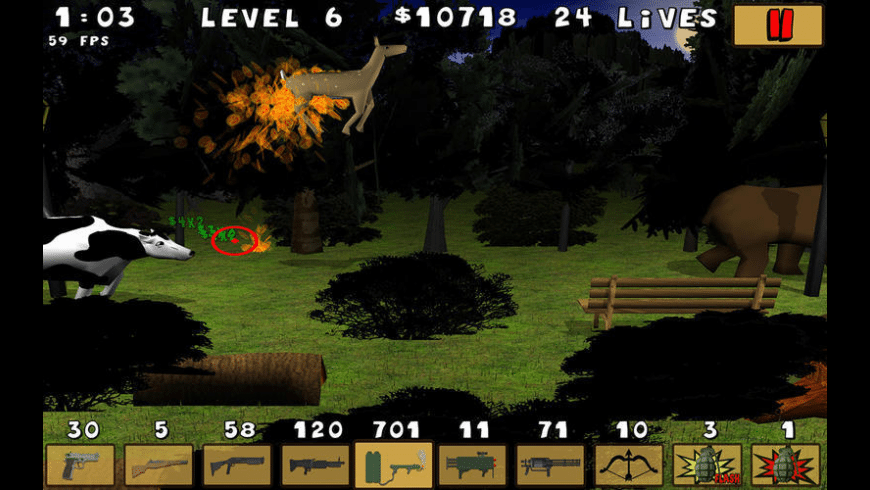This screenshot has height=490, width=870.
Task: Select the bow and arrow
Action: (x=629, y=465)
